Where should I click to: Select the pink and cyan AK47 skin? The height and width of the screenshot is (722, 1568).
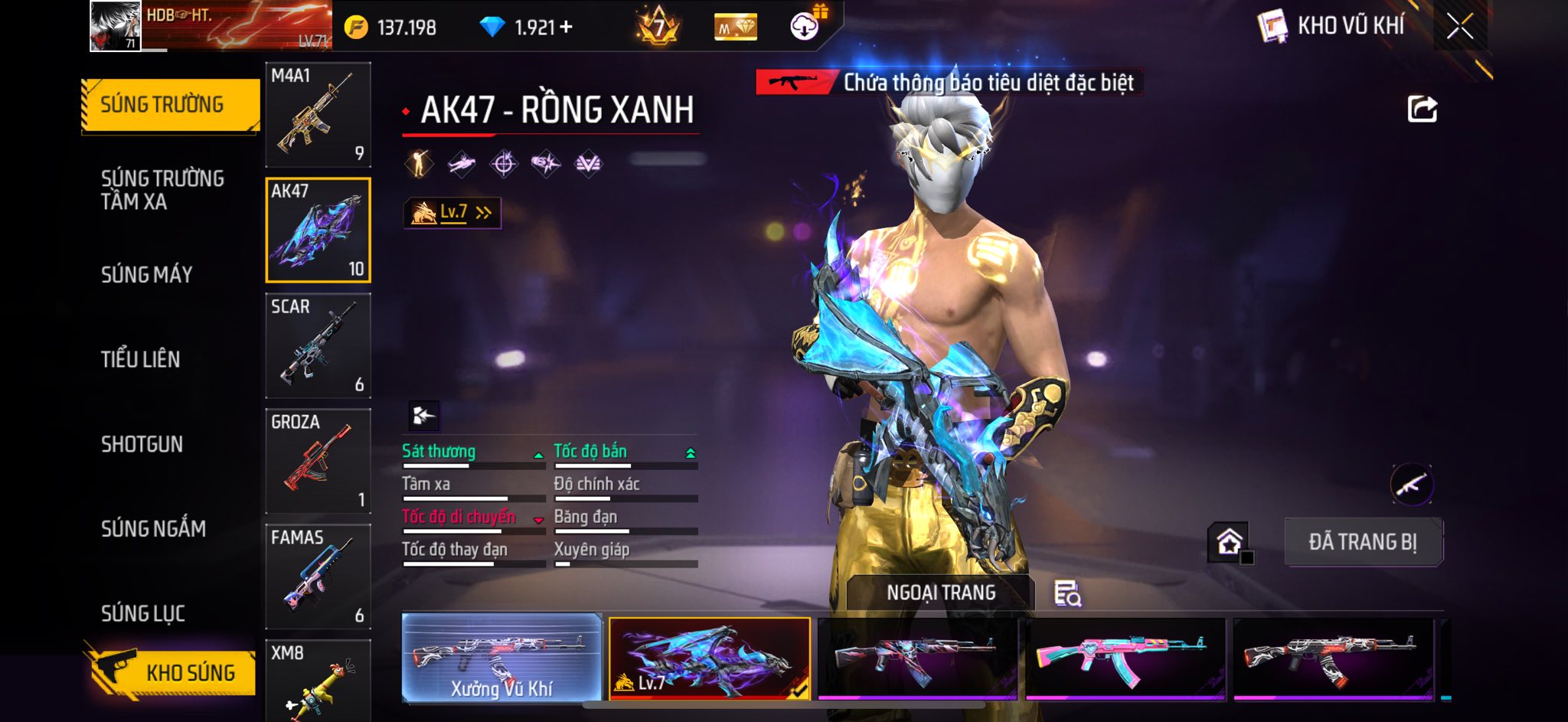(x=1125, y=658)
